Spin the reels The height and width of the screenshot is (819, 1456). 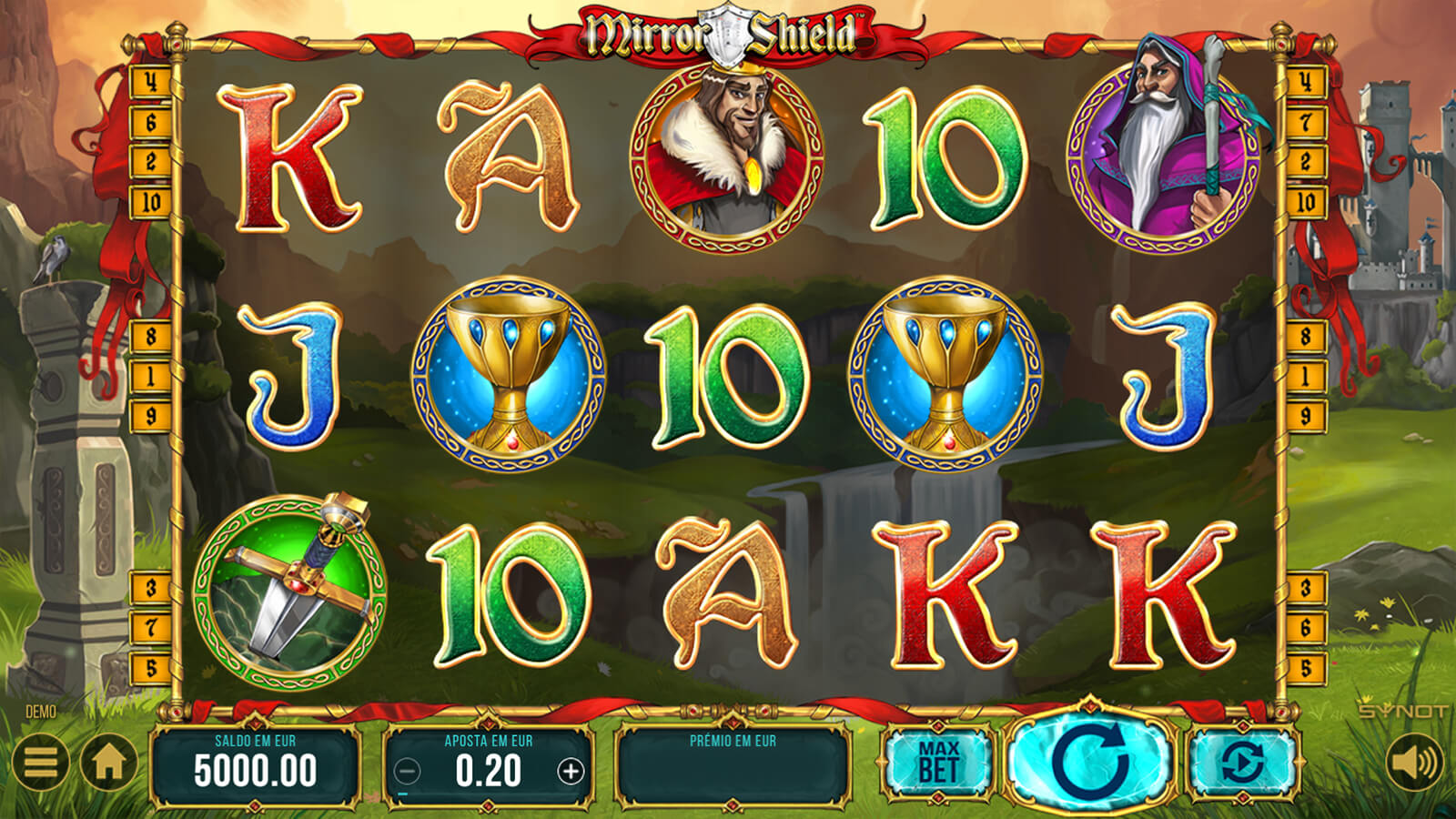click(x=1090, y=761)
